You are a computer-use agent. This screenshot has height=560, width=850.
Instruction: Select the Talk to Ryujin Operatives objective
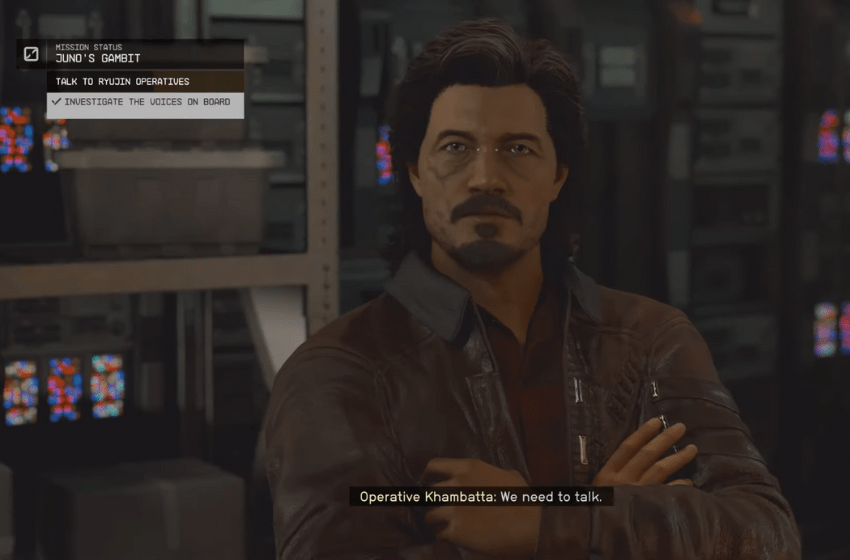(122, 81)
